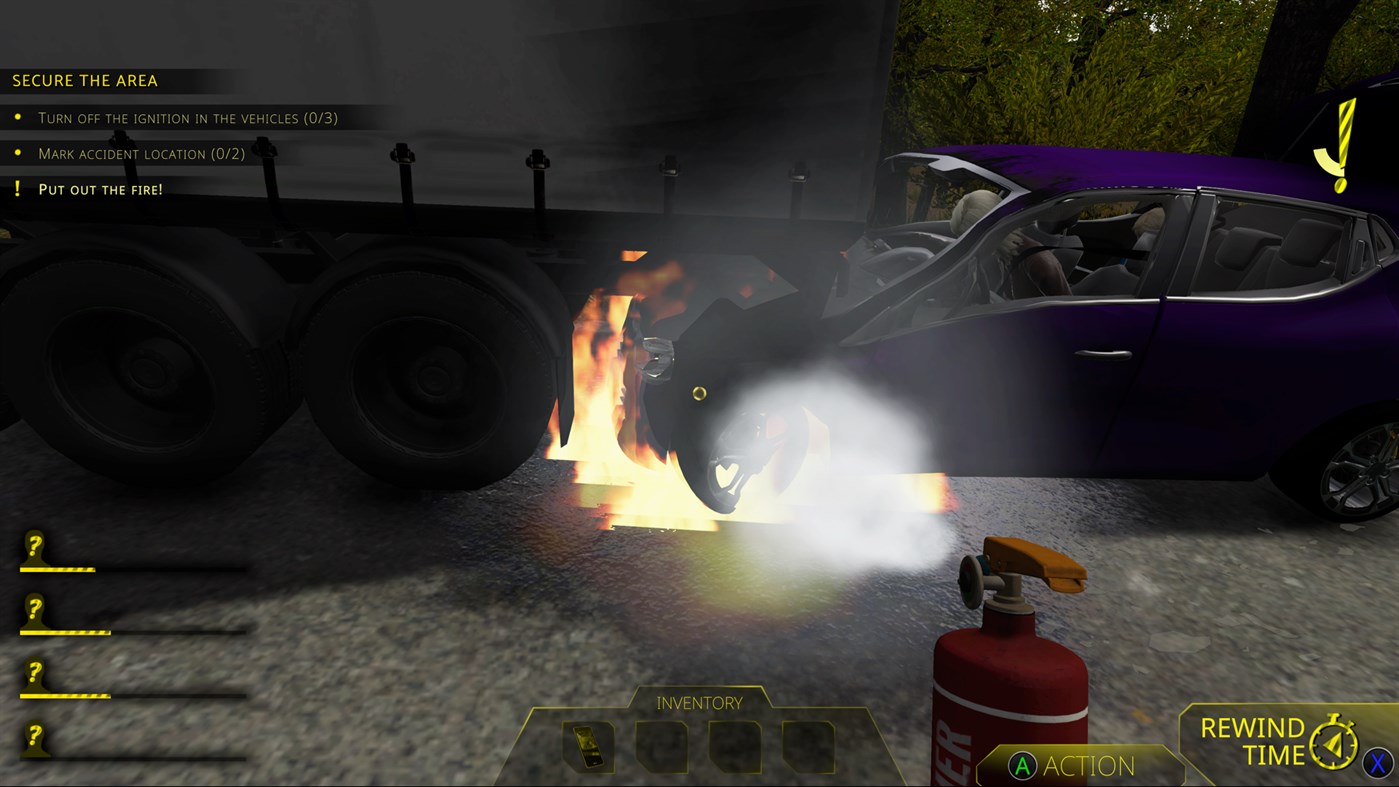This screenshot has height=787, width=1399.
Task: Click the green A icon in the Action prompt
Action: point(1022,766)
